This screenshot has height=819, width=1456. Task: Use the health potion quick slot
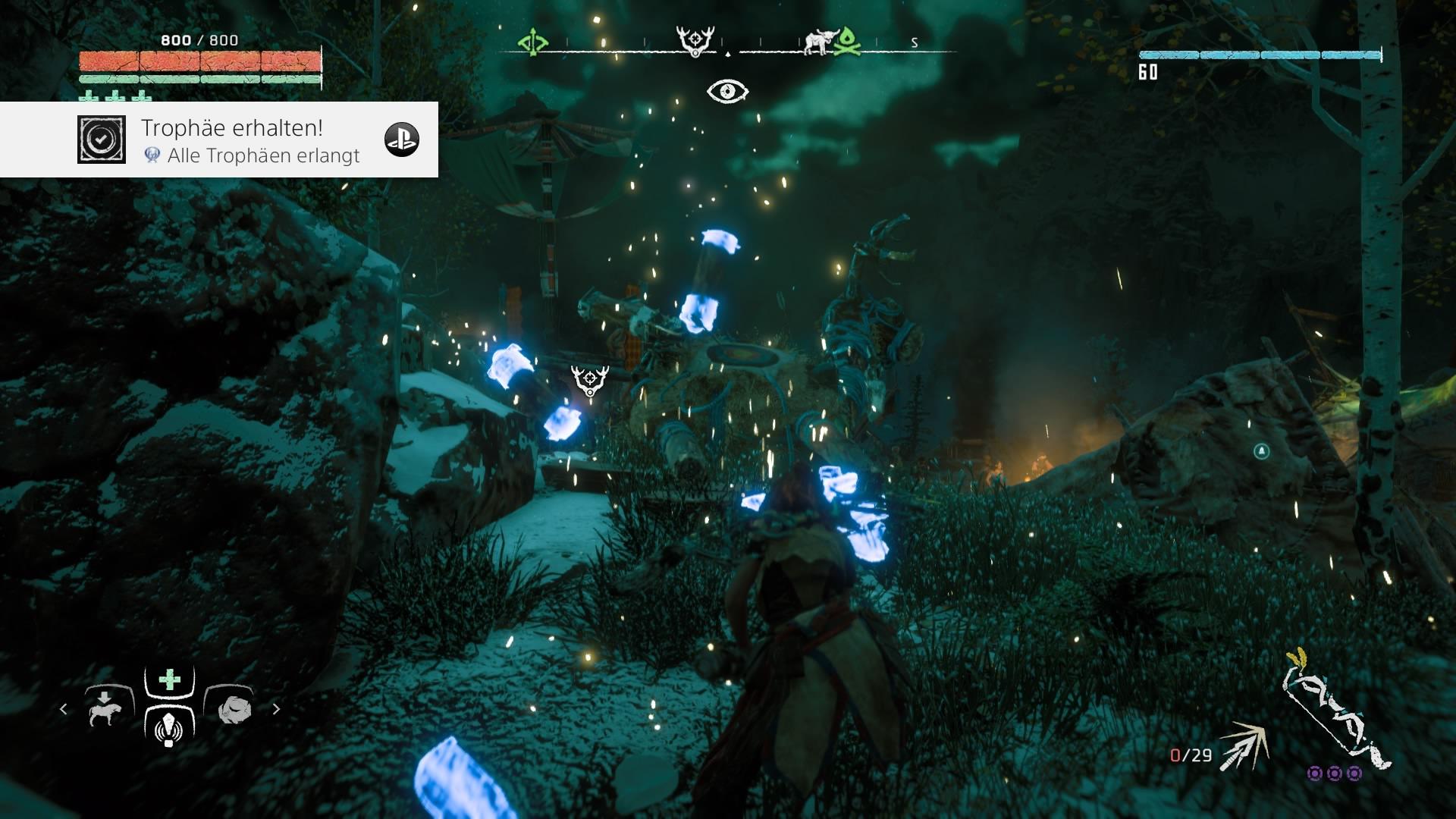[x=169, y=680]
